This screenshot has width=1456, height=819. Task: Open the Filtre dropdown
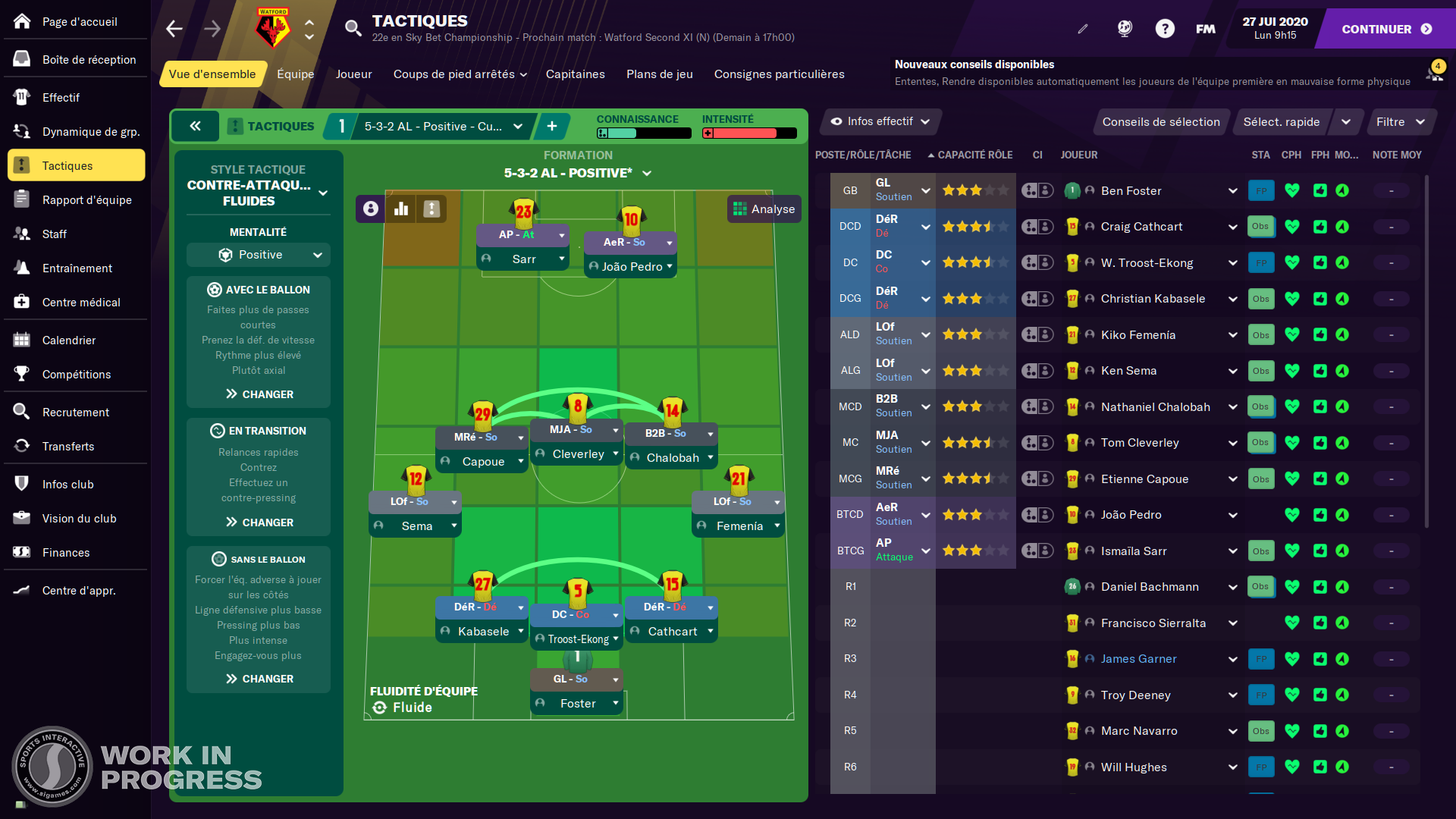coord(1400,121)
